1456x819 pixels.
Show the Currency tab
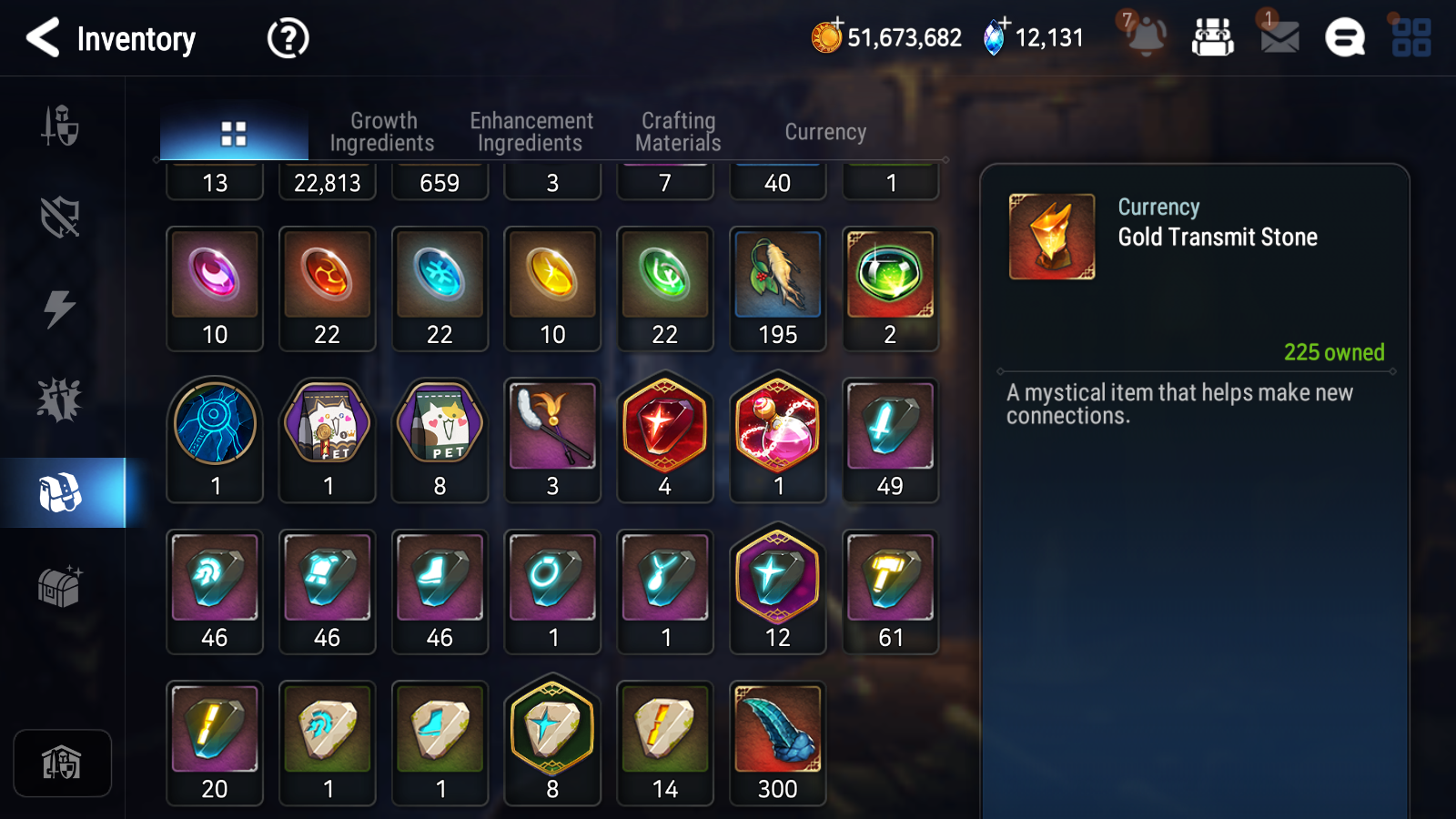(x=825, y=132)
